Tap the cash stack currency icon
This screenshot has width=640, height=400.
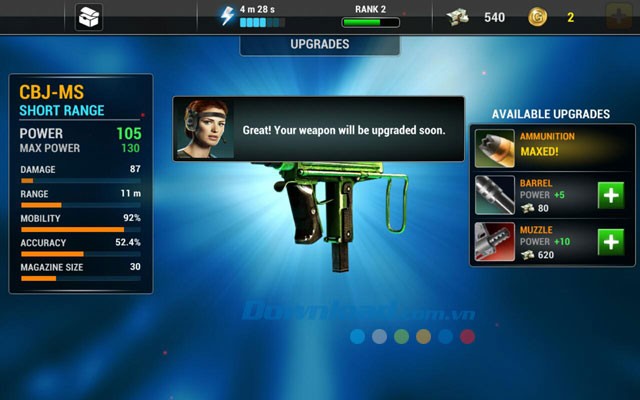coord(459,17)
